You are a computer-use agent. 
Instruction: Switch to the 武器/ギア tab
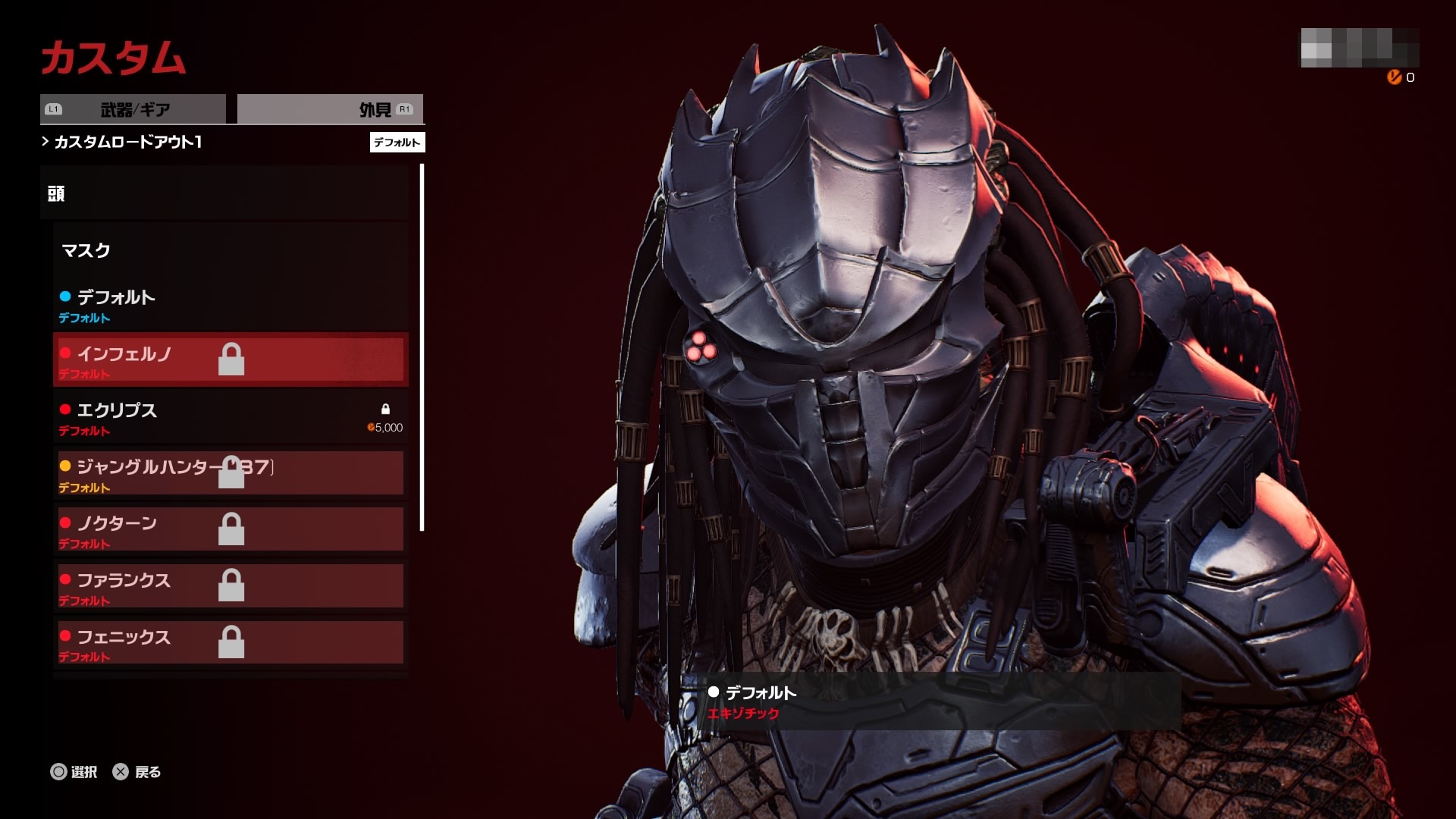pos(133,109)
